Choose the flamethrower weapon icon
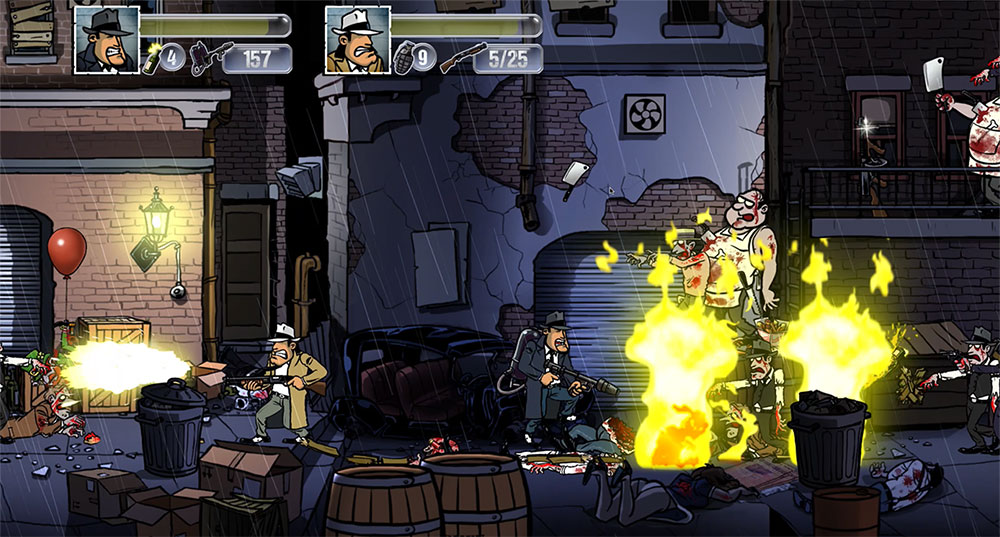This screenshot has height=537, width=1000. click(210, 58)
